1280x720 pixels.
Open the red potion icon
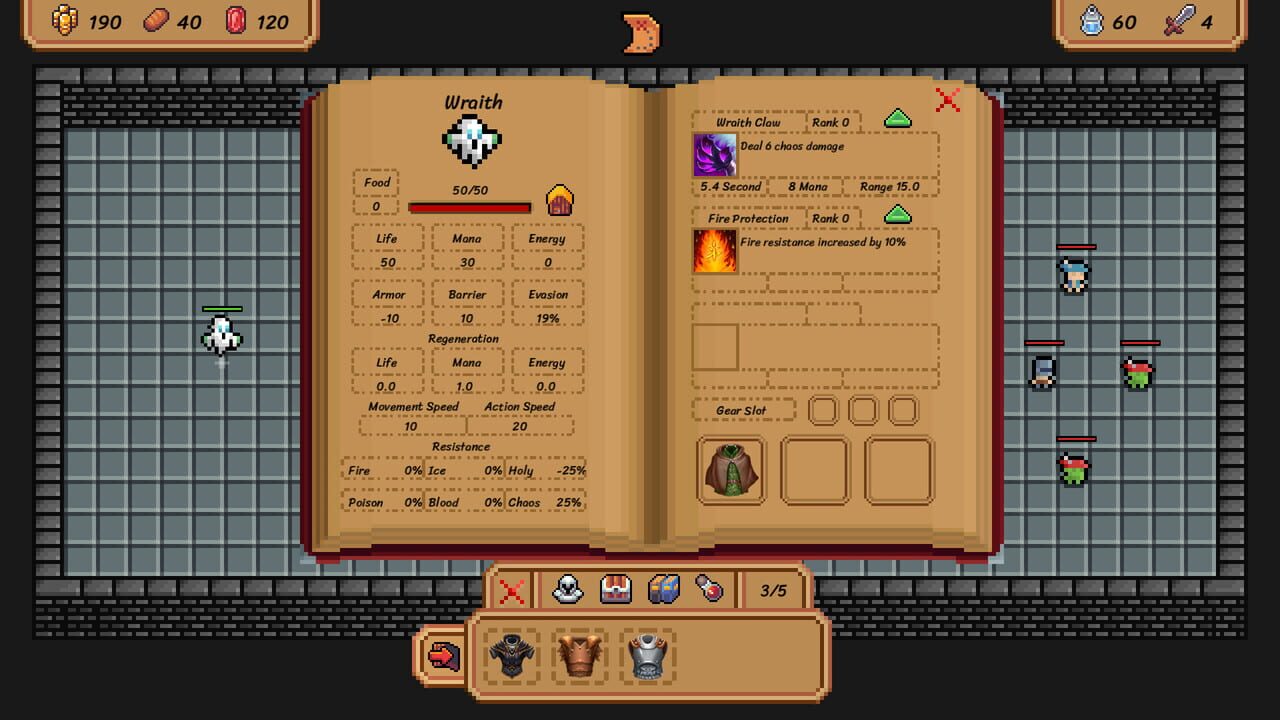[x=707, y=590]
